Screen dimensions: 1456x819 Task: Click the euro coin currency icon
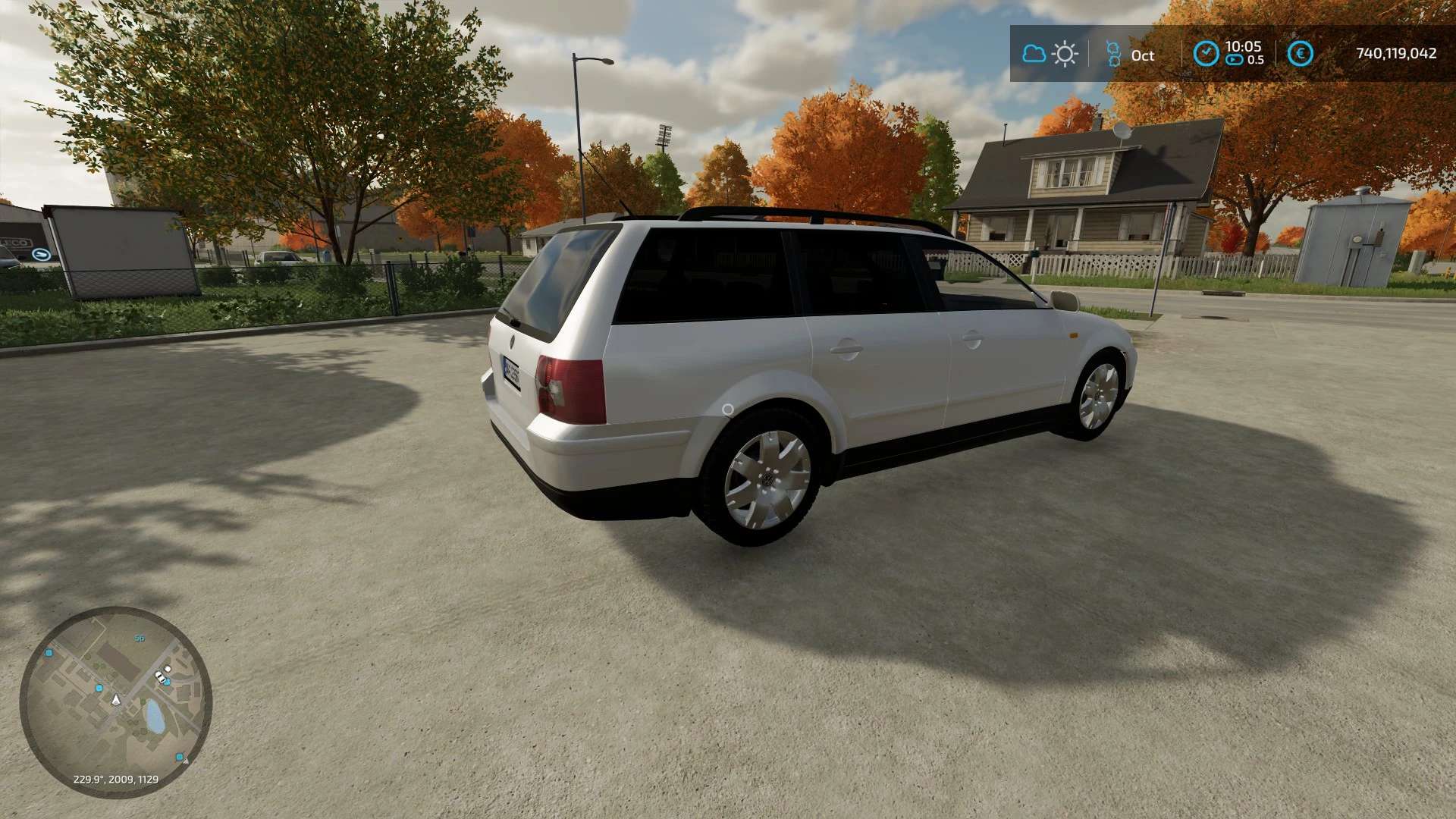1301,53
